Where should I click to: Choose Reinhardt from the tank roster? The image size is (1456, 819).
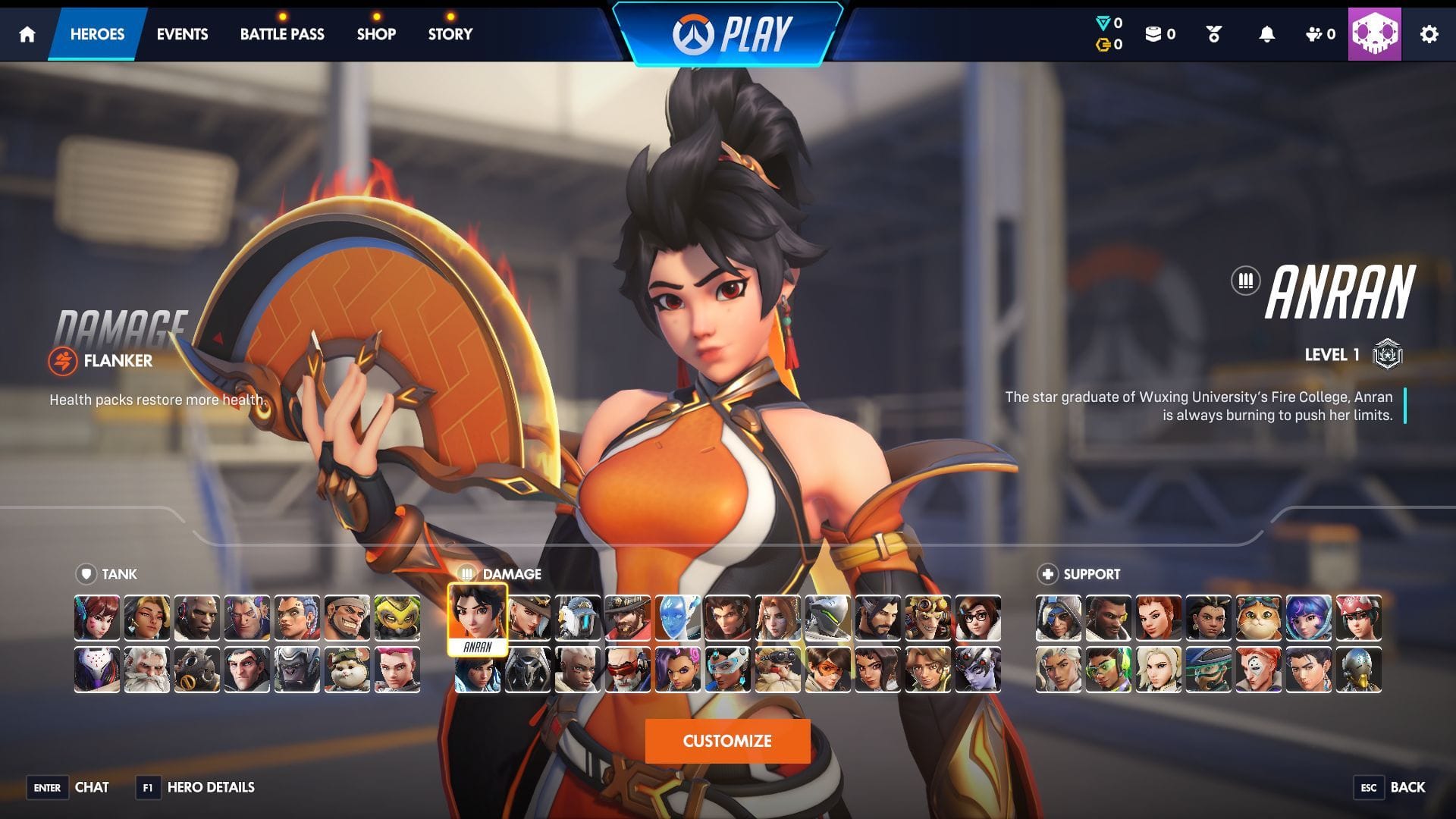pyautogui.click(x=147, y=670)
